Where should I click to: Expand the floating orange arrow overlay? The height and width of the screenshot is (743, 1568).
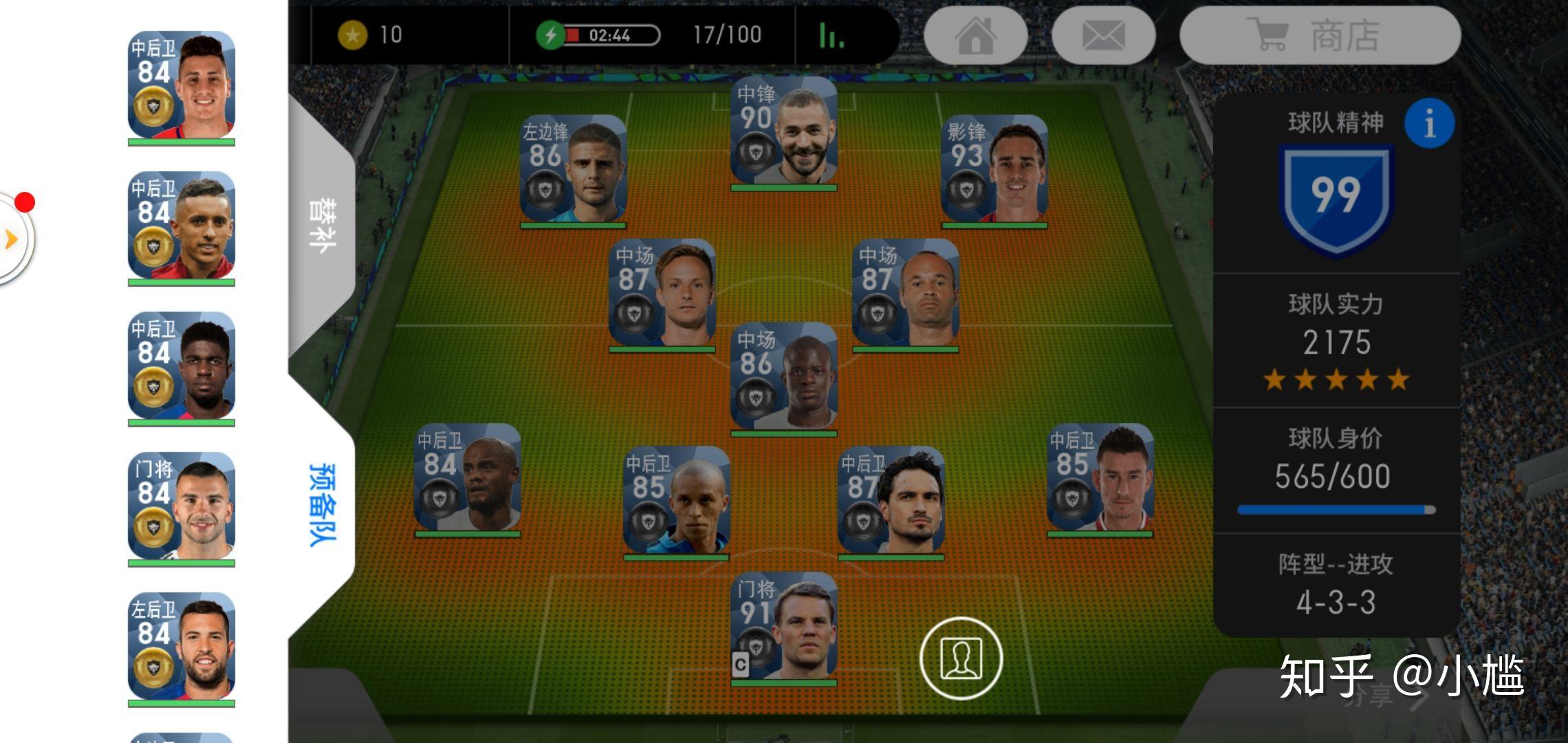(x=11, y=239)
